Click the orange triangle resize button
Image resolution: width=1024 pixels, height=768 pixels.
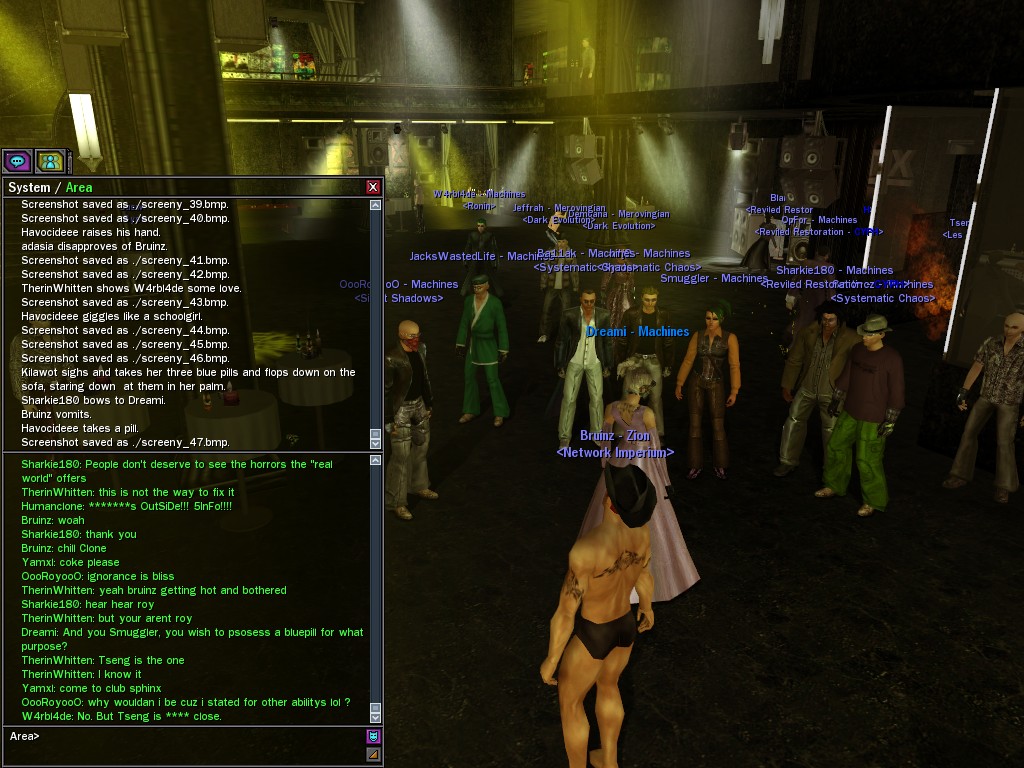coord(373,754)
